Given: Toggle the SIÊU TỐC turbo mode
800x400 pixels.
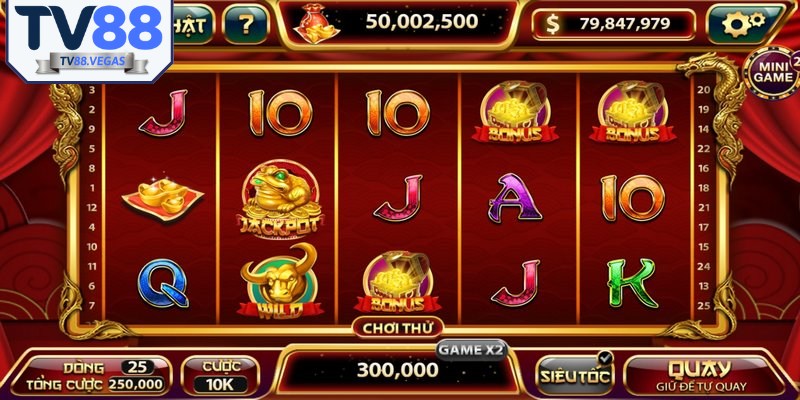Looking at the screenshot, I should (x=573, y=375).
